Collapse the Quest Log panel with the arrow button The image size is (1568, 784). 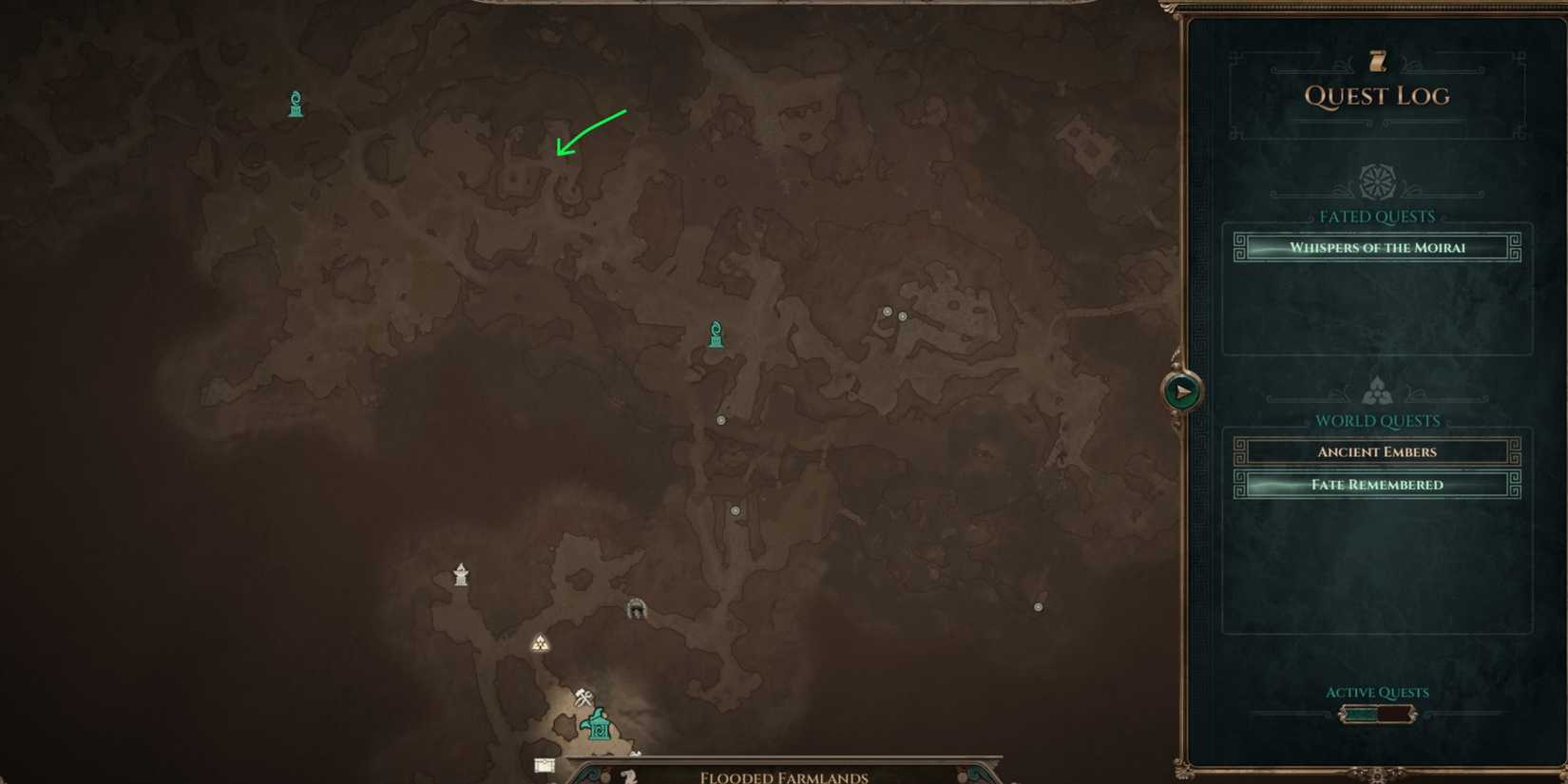point(1180,391)
